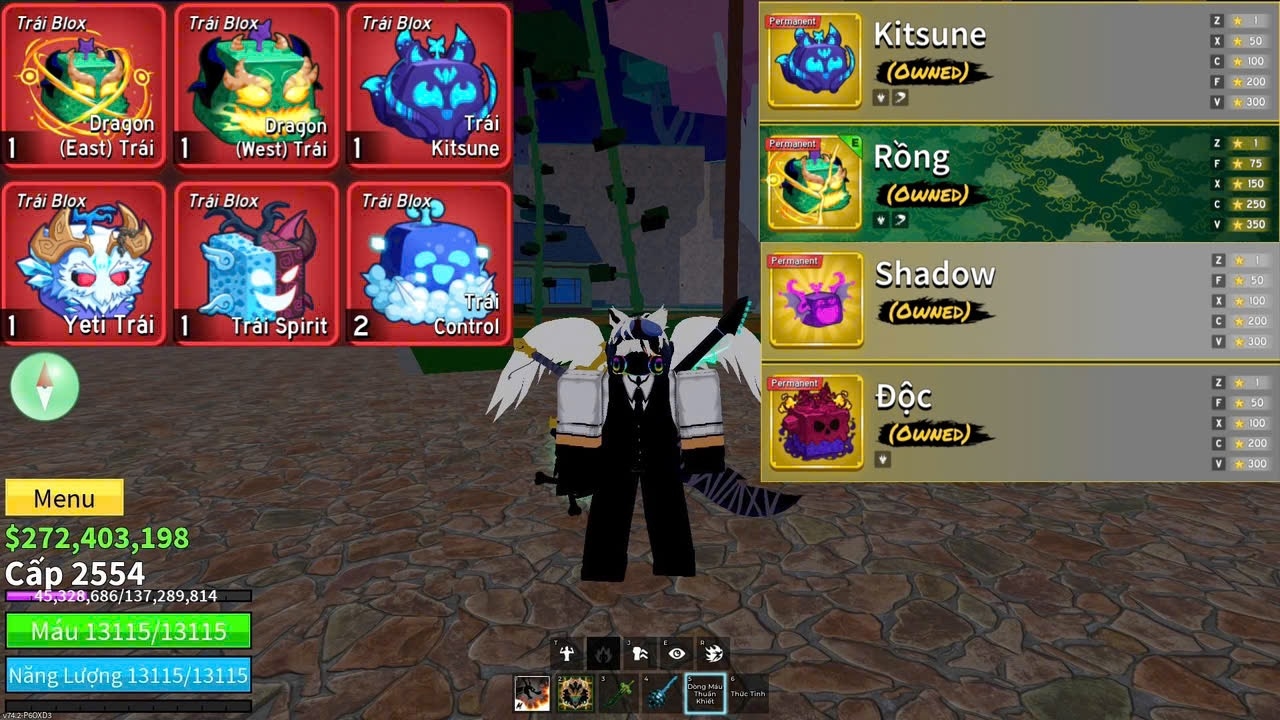
Task: Activate the flexing muscle ability icon
Action: tap(567, 654)
